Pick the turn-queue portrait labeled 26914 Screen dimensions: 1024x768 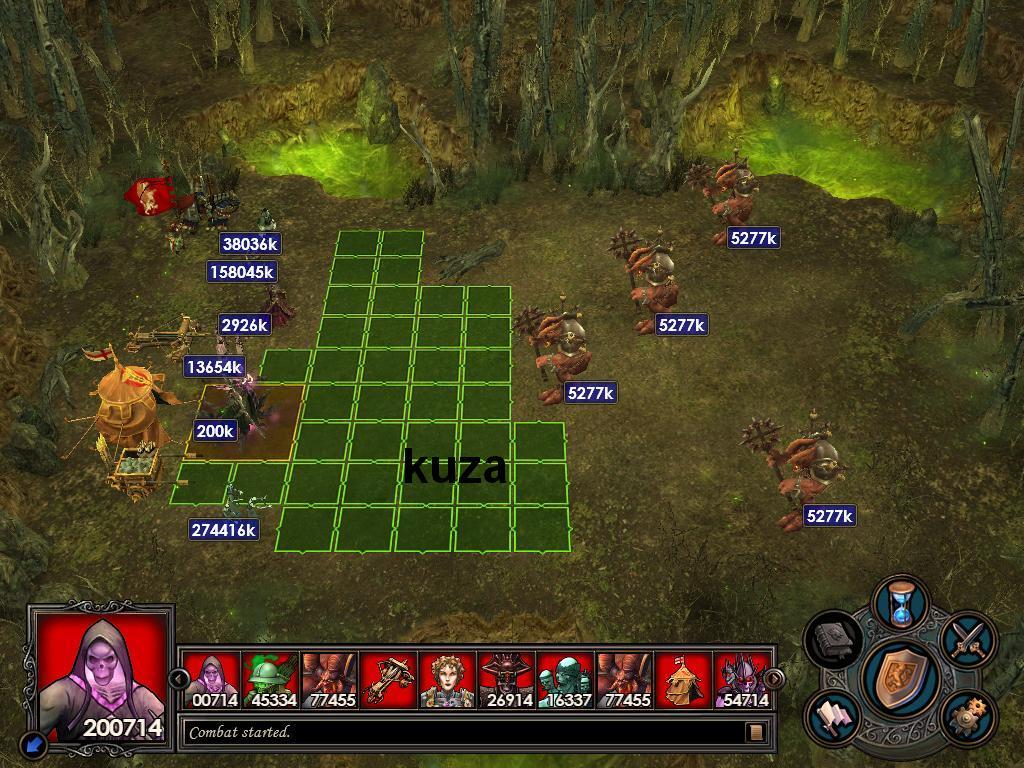click(x=506, y=680)
